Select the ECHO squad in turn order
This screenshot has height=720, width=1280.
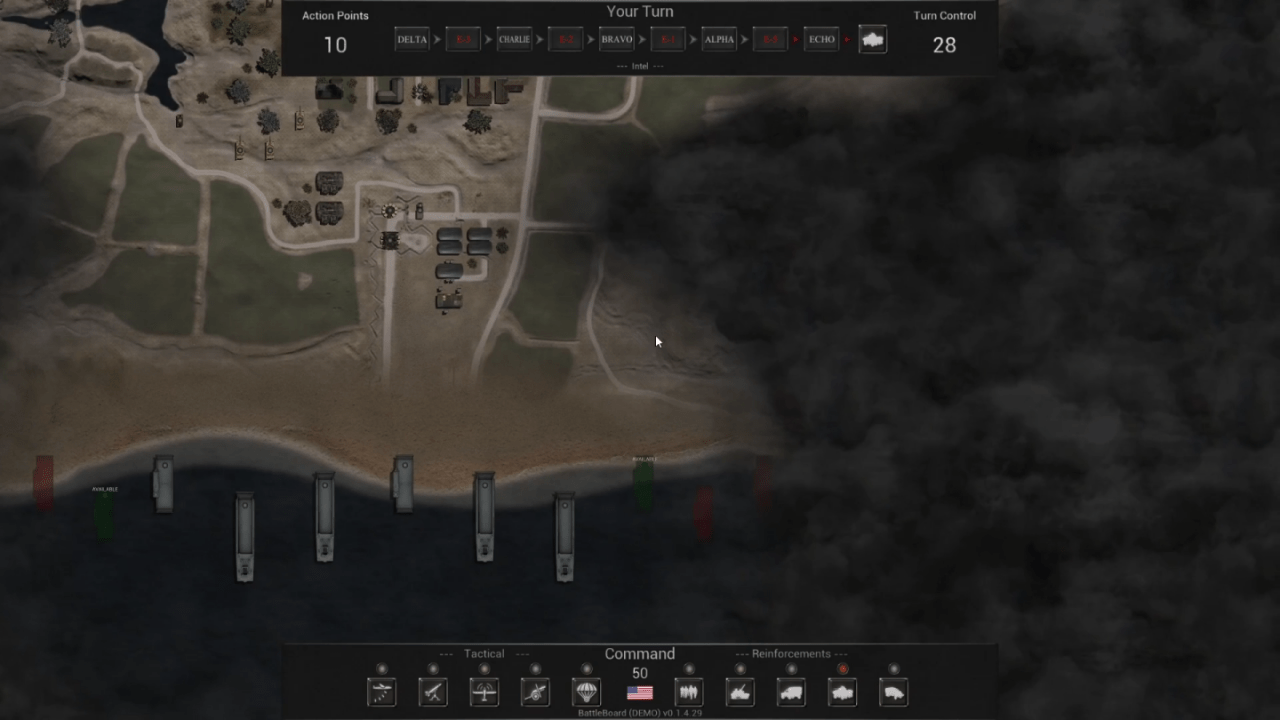[821, 40]
